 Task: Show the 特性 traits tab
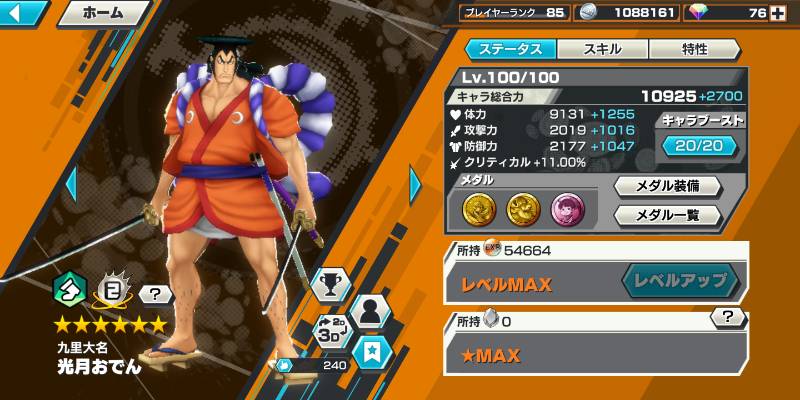click(x=694, y=49)
